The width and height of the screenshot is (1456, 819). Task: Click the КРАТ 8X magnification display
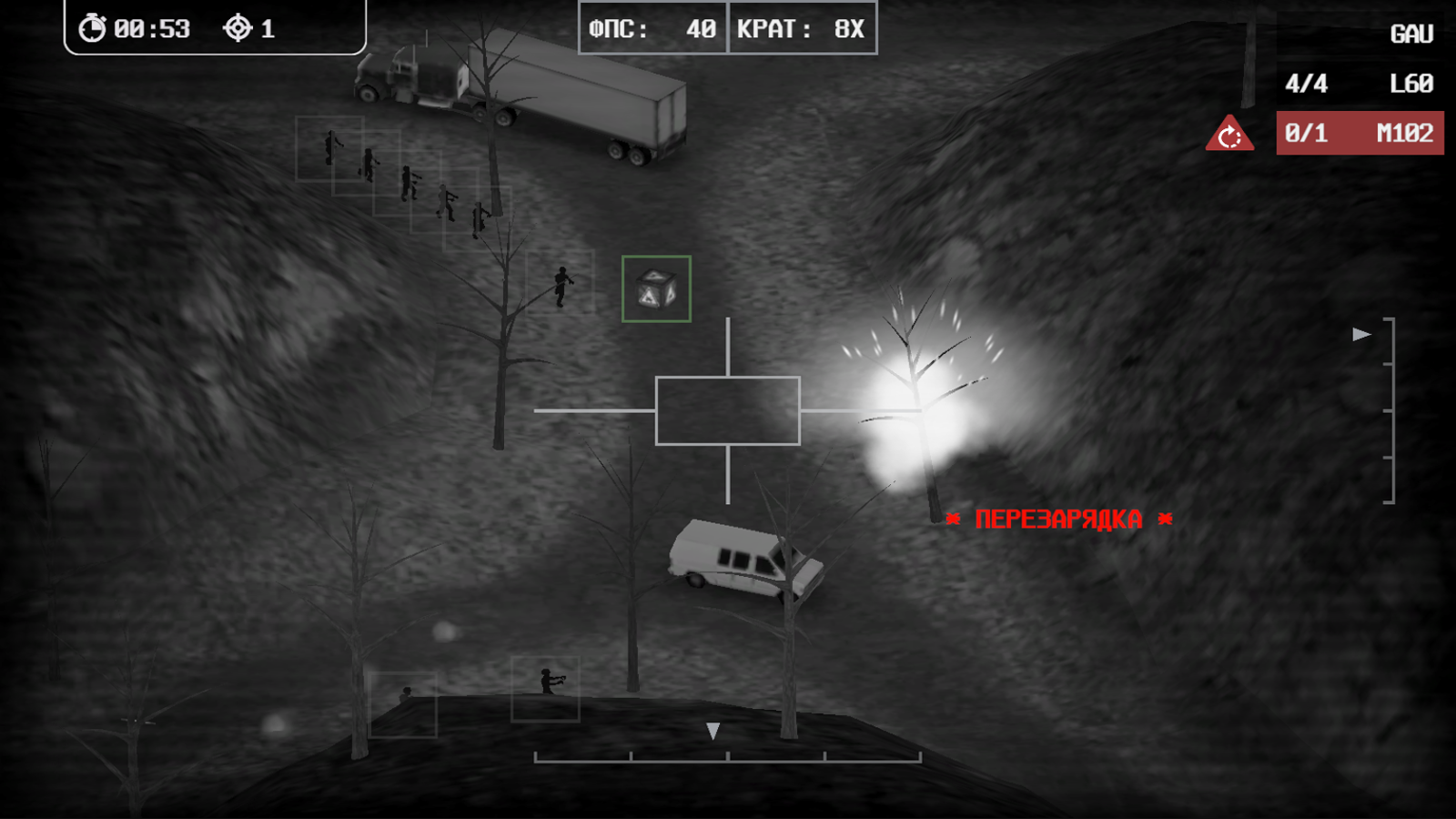(802, 28)
